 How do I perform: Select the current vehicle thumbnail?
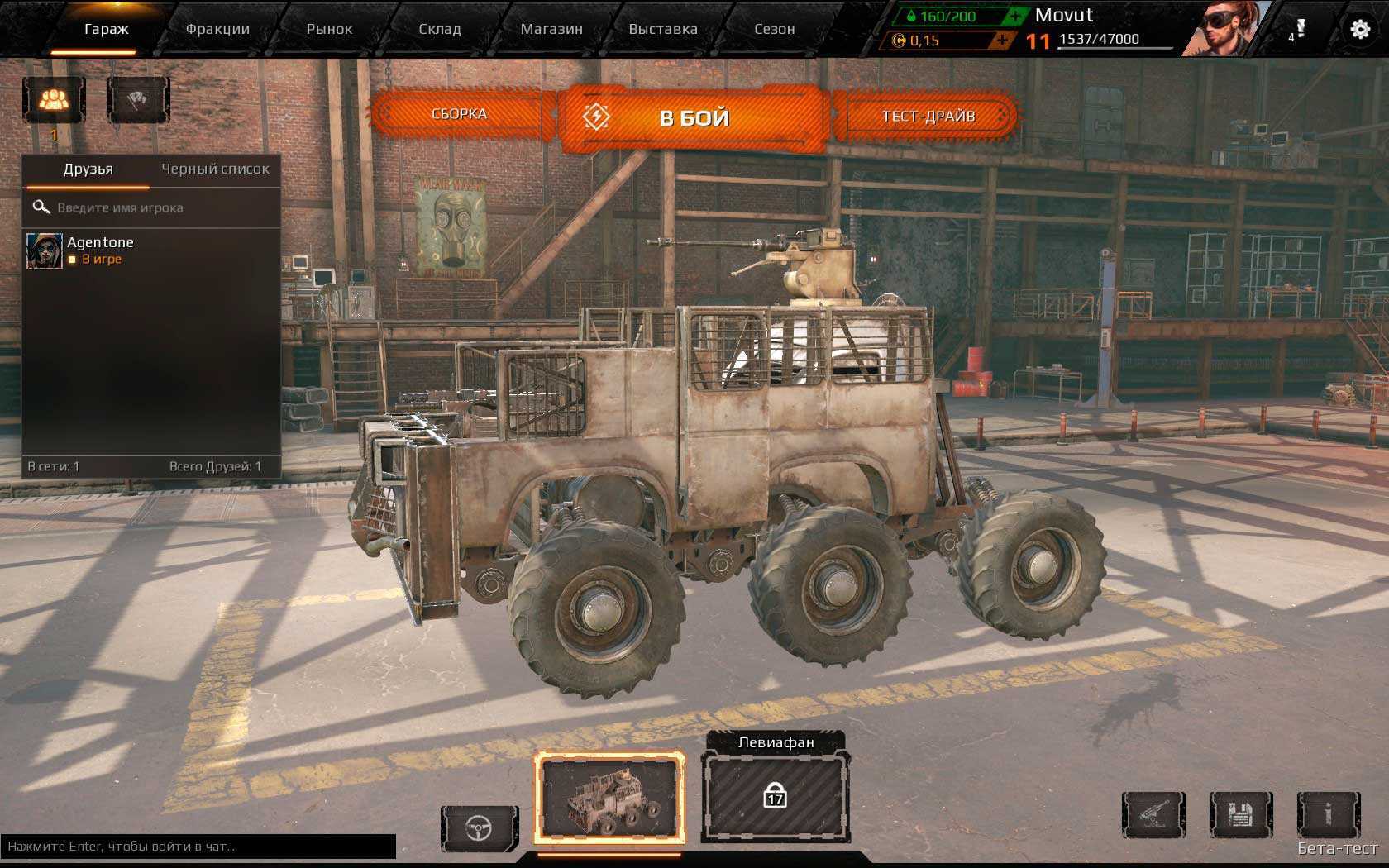(609, 797)
